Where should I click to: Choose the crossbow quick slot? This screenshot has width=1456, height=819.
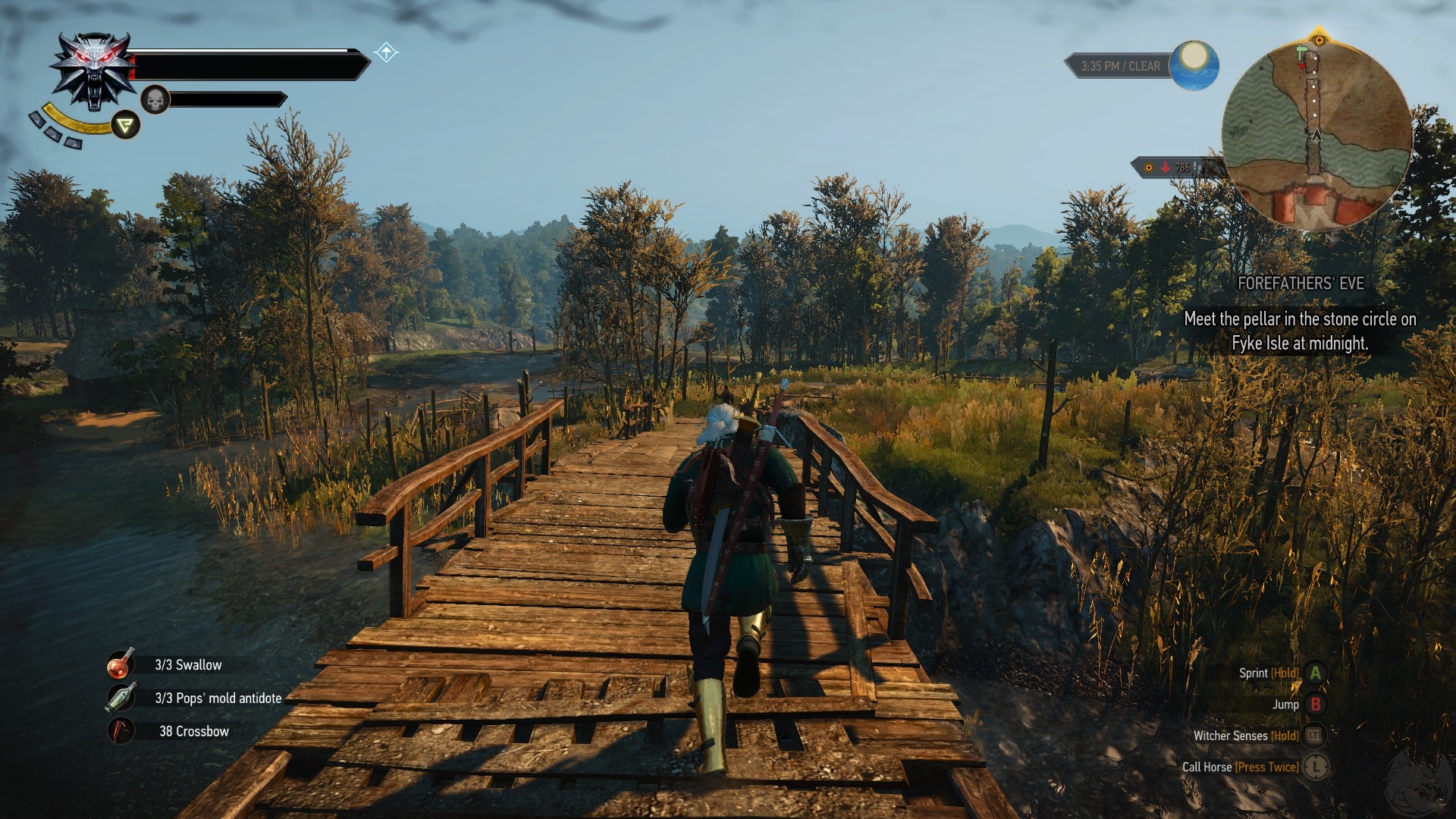click(121, 731)
